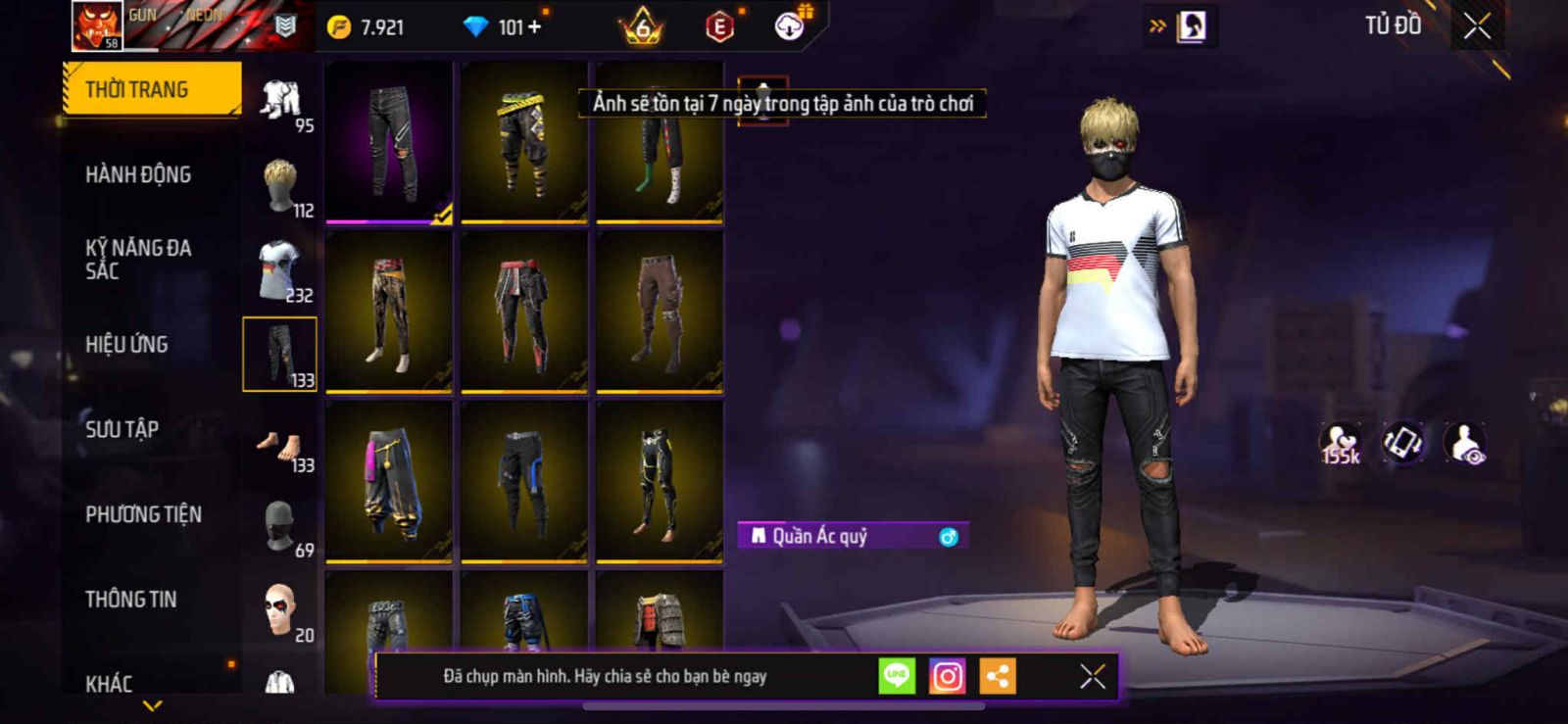This screenshot has width=1568, height=724.
Task: Close the TỦ ĐỒ wardrobe screen
Action: [x=1477, y=26]
